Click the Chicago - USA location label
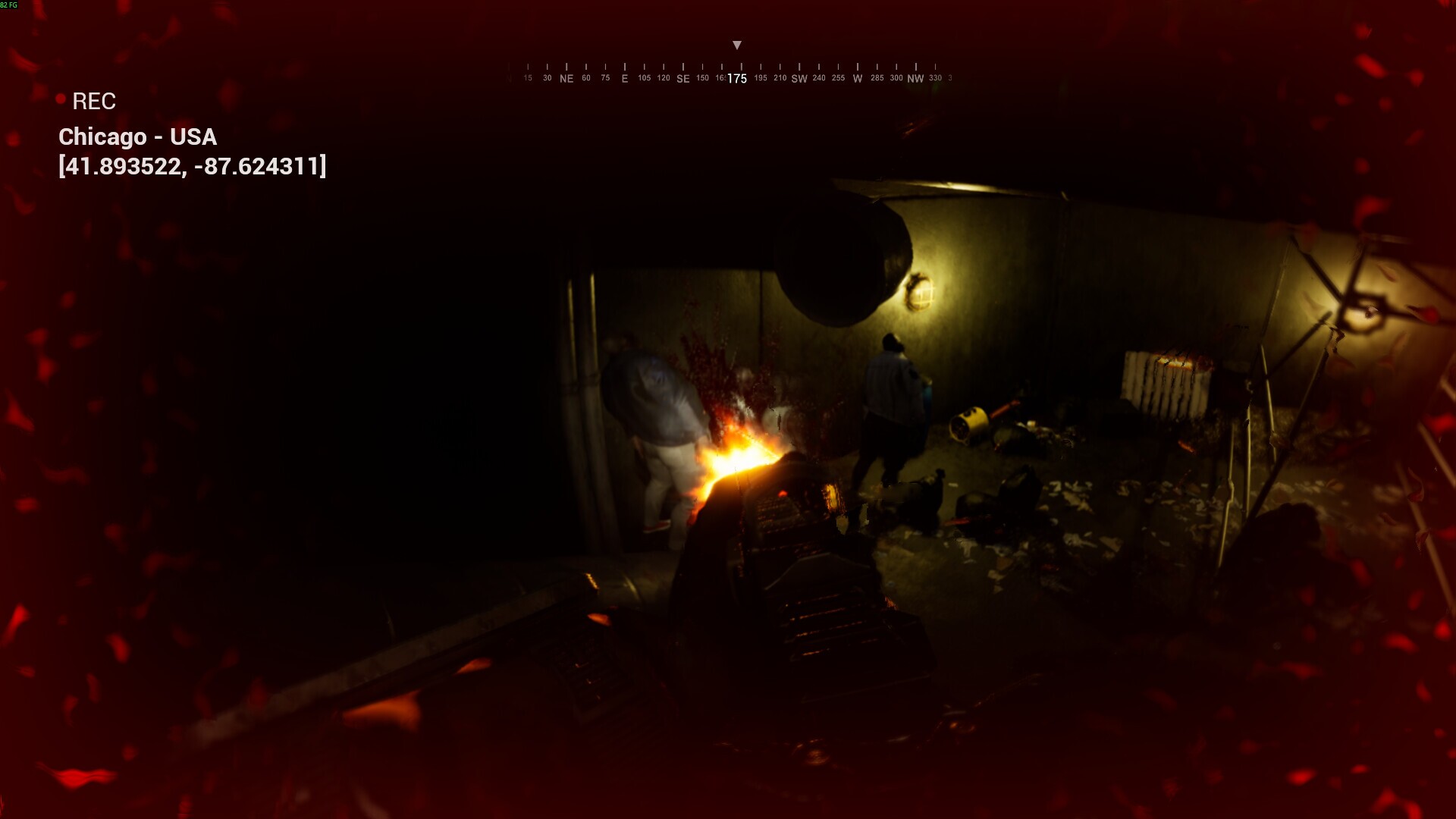1456x819 pixels. point(138,137)
